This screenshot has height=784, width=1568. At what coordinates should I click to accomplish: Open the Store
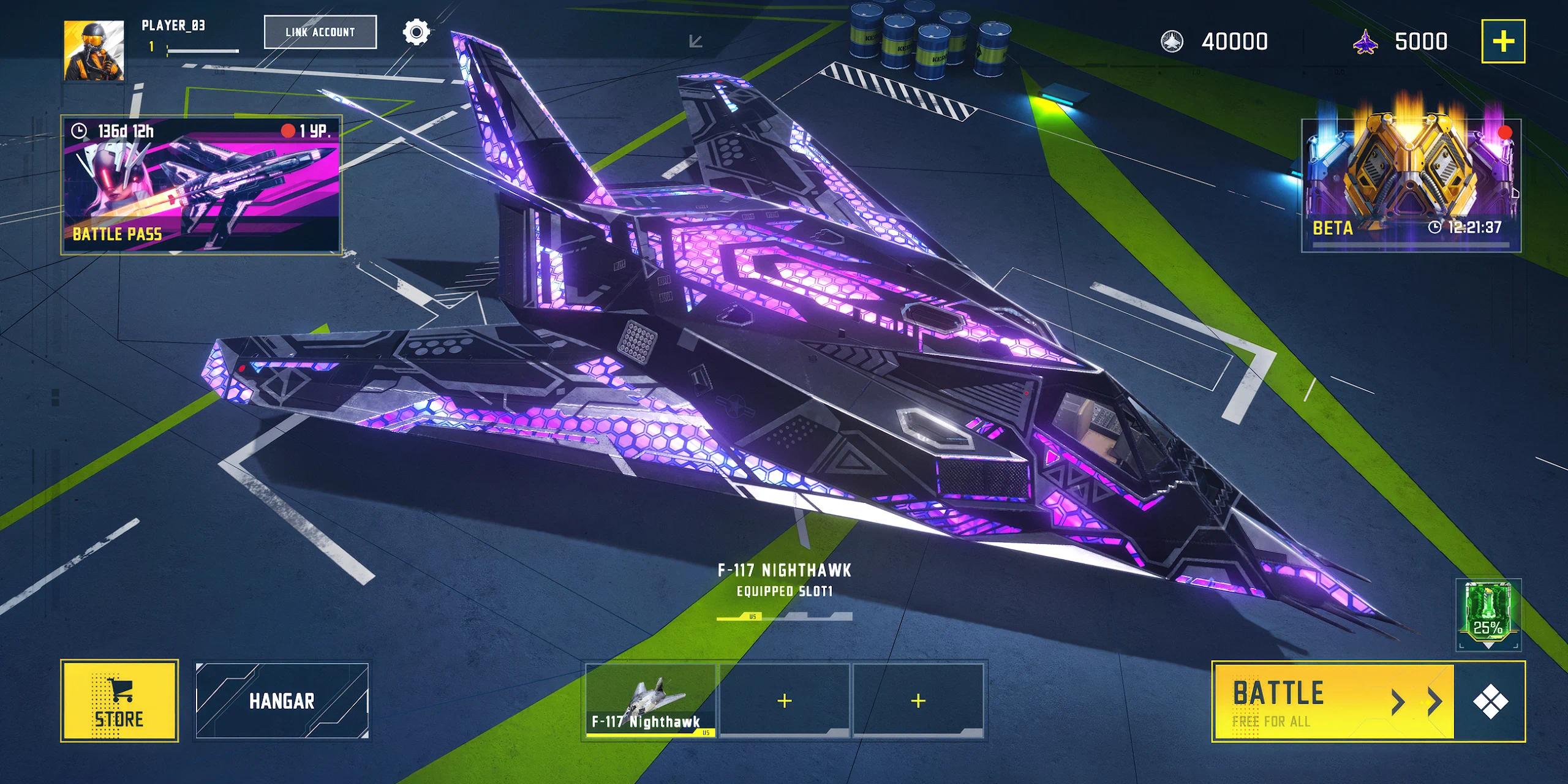119,701
